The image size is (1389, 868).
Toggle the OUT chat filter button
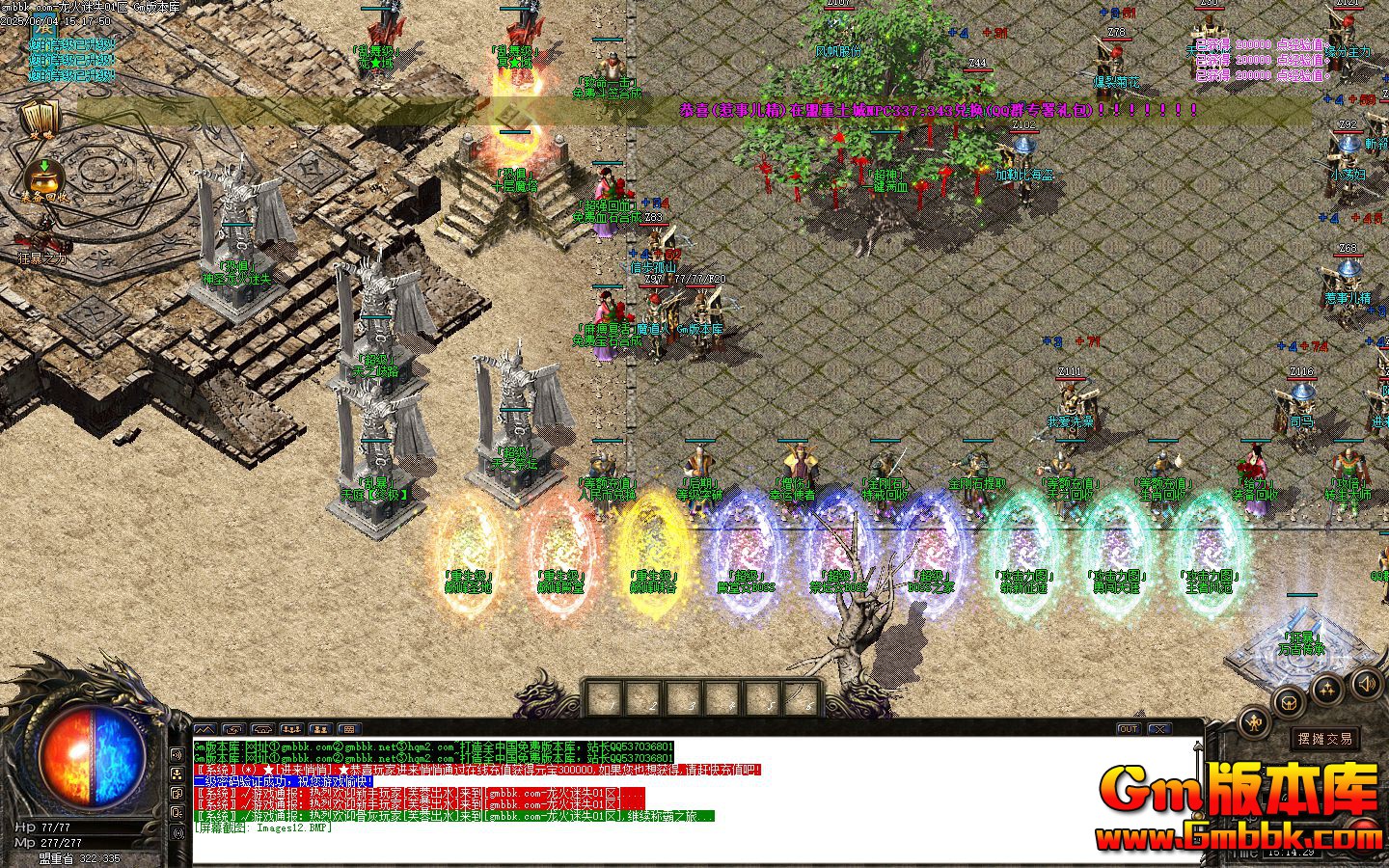click(x=1127, y=730)
